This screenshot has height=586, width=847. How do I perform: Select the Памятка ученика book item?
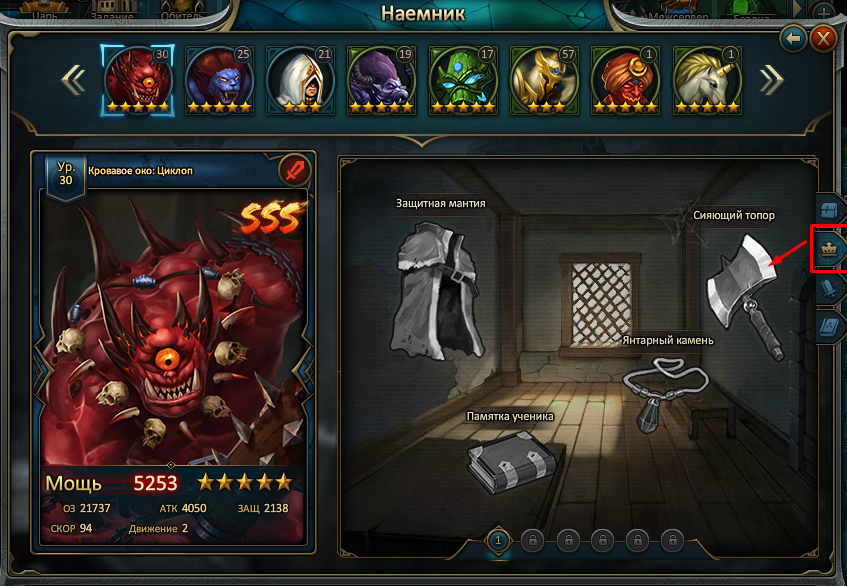click(x=510, y=460)
